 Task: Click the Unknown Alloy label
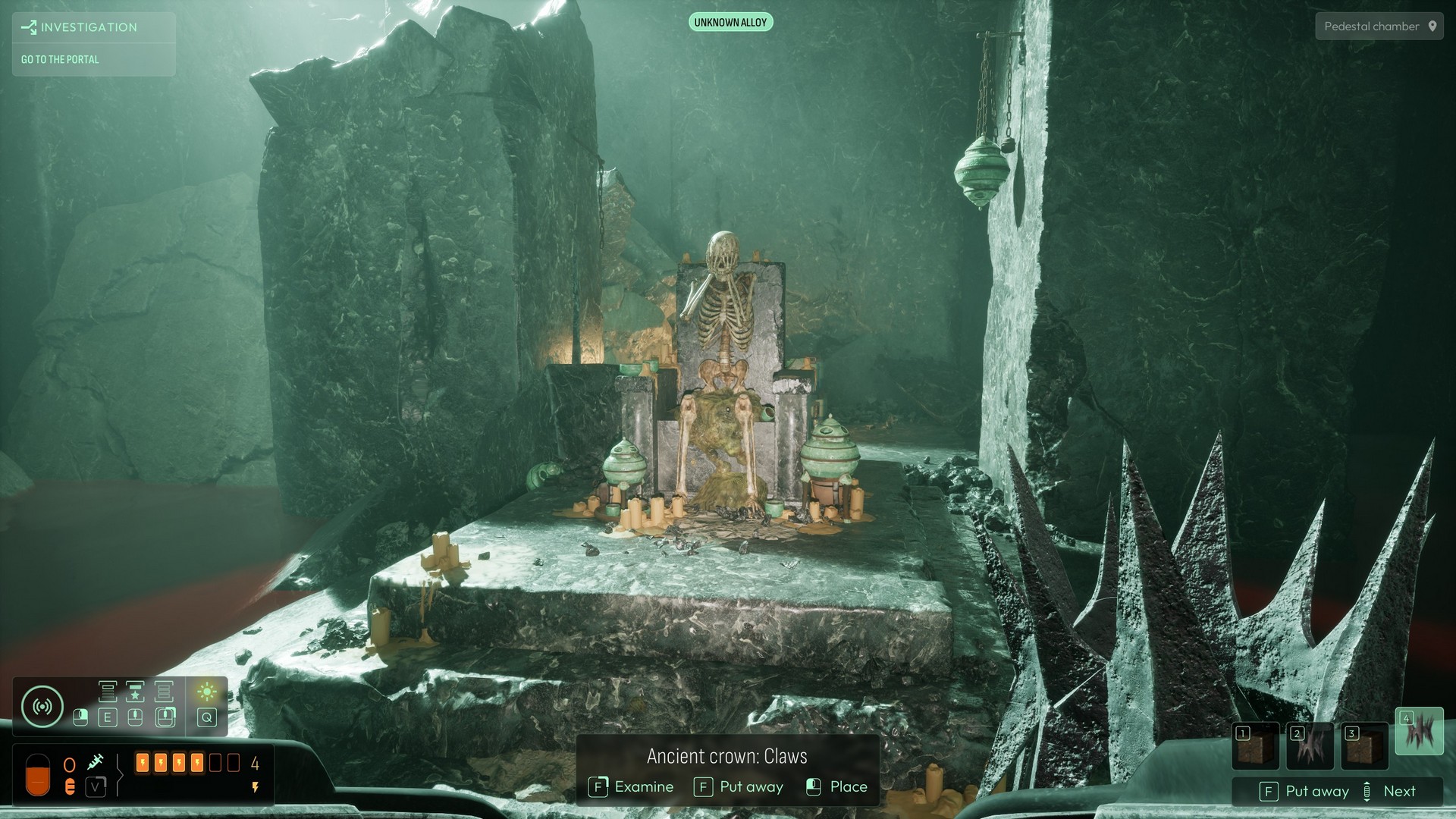[x=730, y=22]
